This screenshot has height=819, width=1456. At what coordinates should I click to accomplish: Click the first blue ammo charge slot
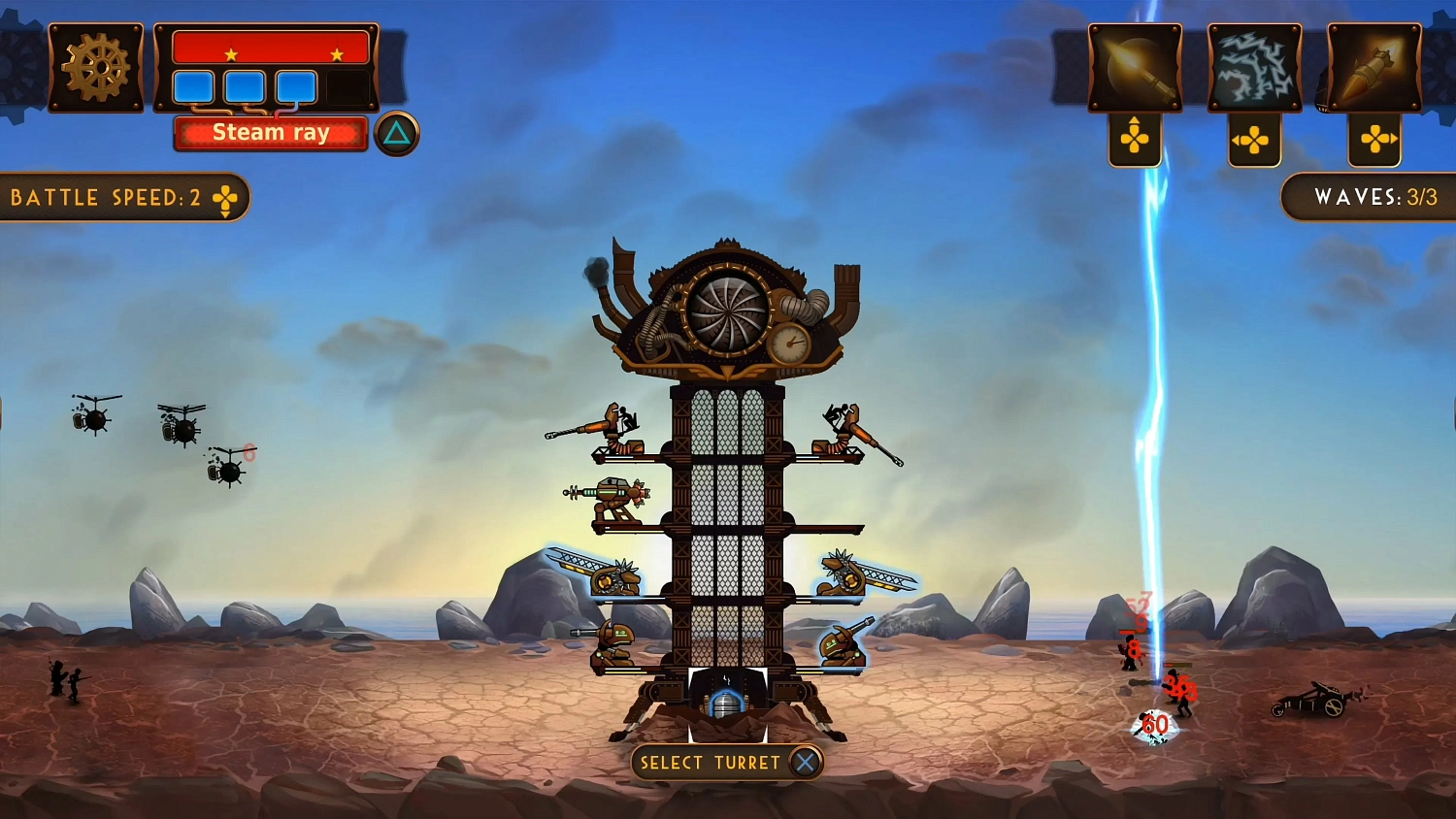[x=192, y=87]
